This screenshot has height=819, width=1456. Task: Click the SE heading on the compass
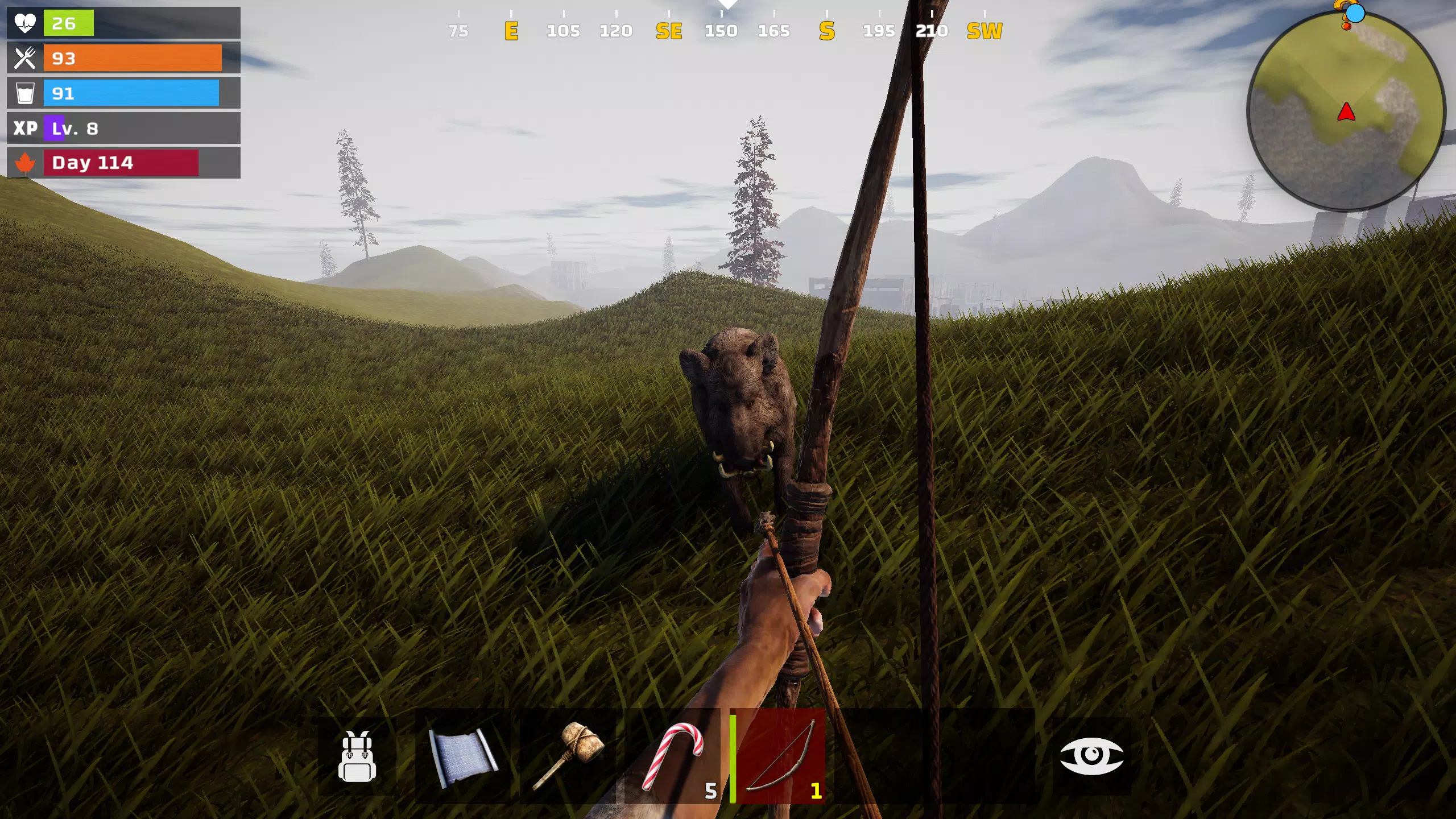[x=669, y=31]
